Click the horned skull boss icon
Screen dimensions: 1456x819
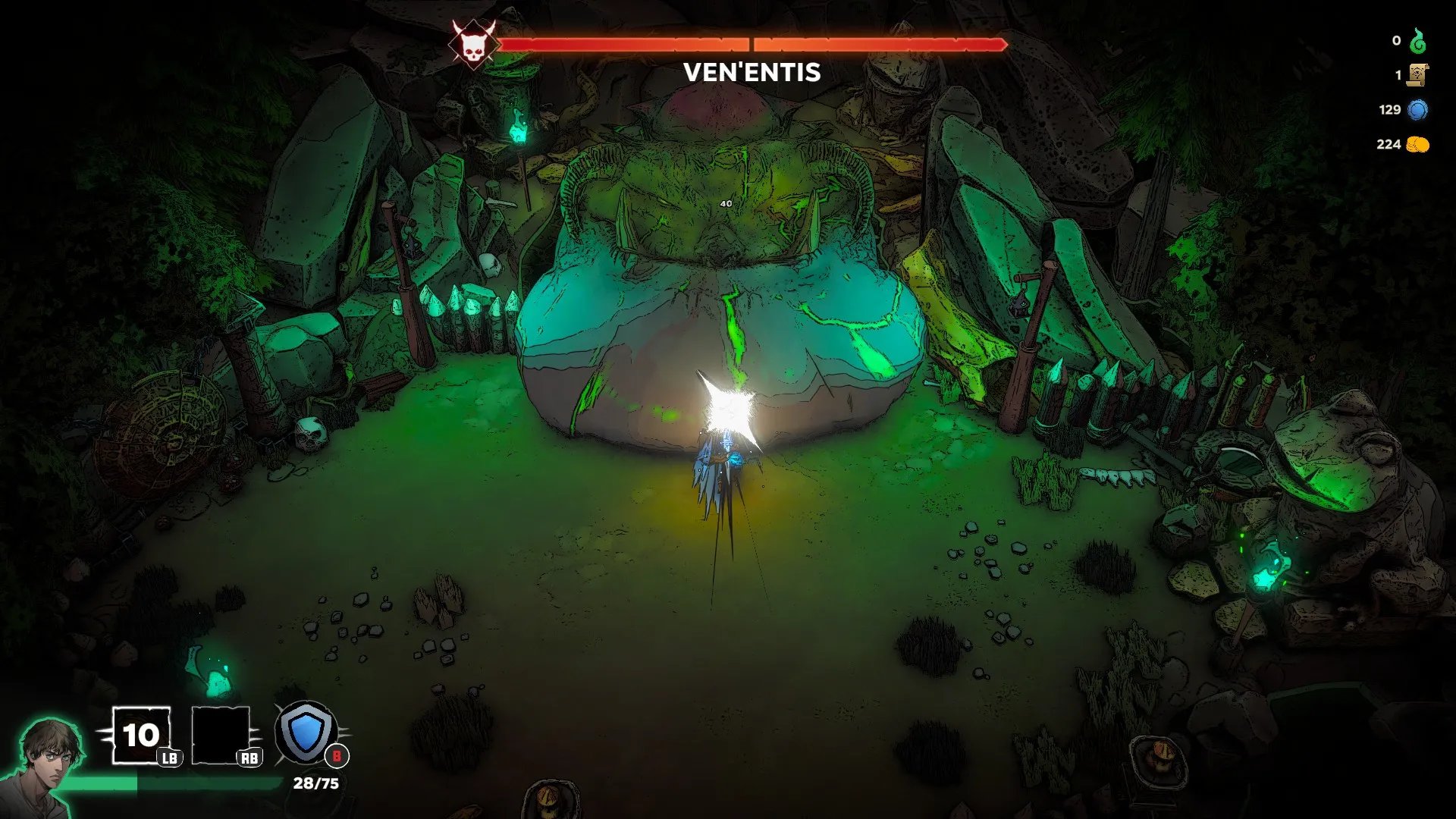pos(473,44)
